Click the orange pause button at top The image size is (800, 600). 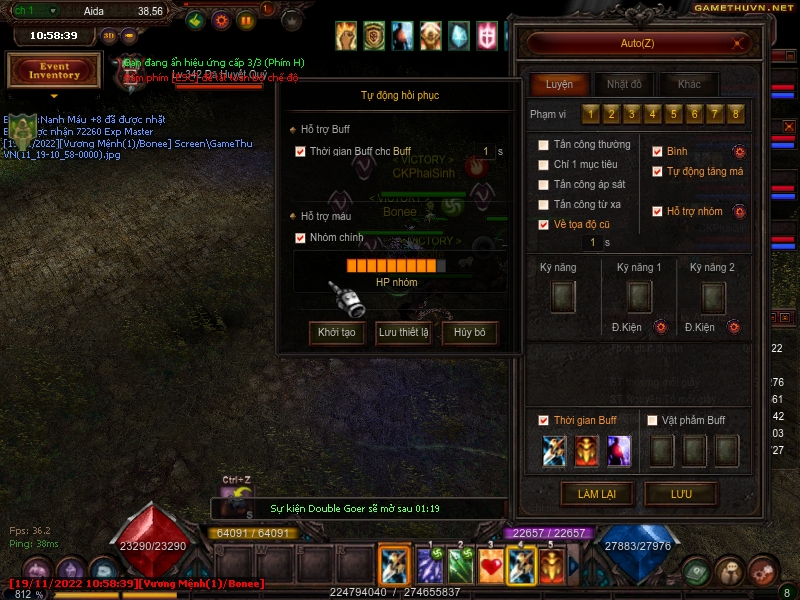(247, 20)
